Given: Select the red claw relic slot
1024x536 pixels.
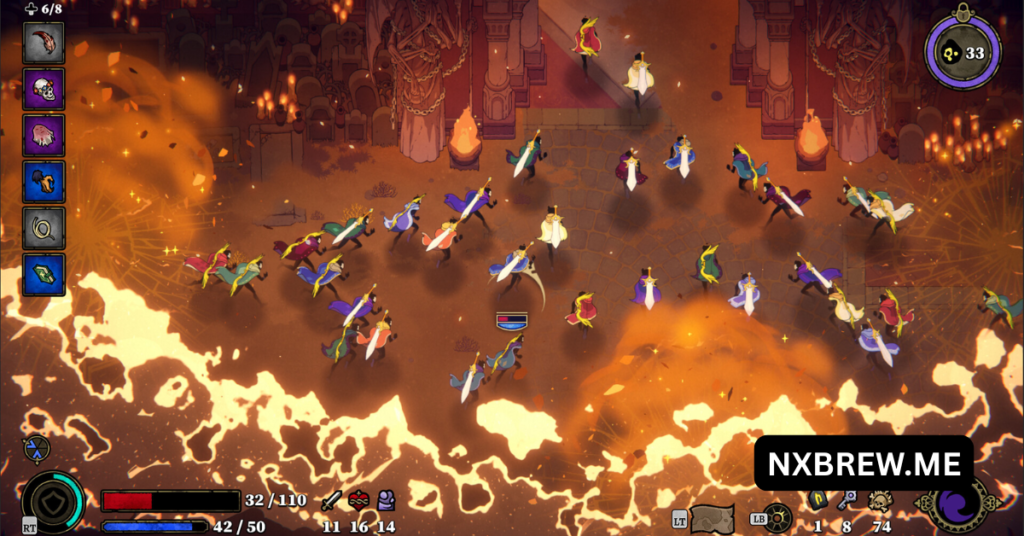Looking at the screenshot, I should click(x=44, y=43).
